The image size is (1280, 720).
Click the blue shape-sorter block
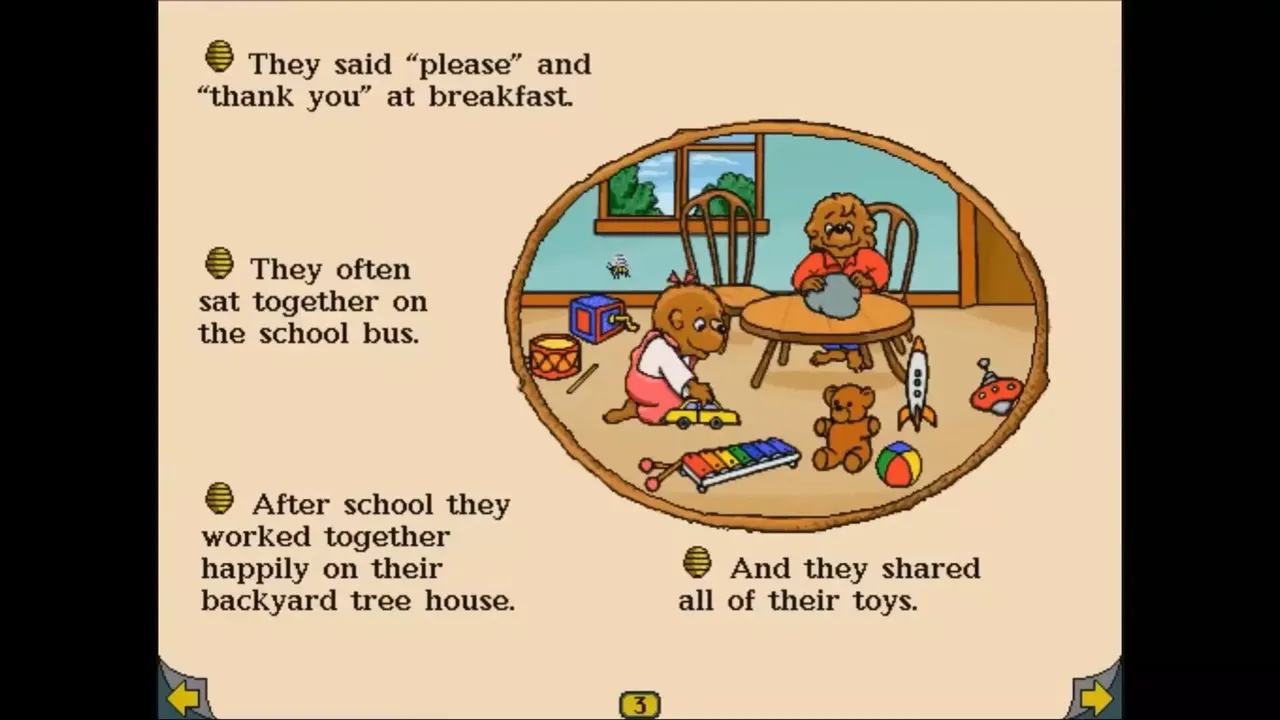(594, 317)
